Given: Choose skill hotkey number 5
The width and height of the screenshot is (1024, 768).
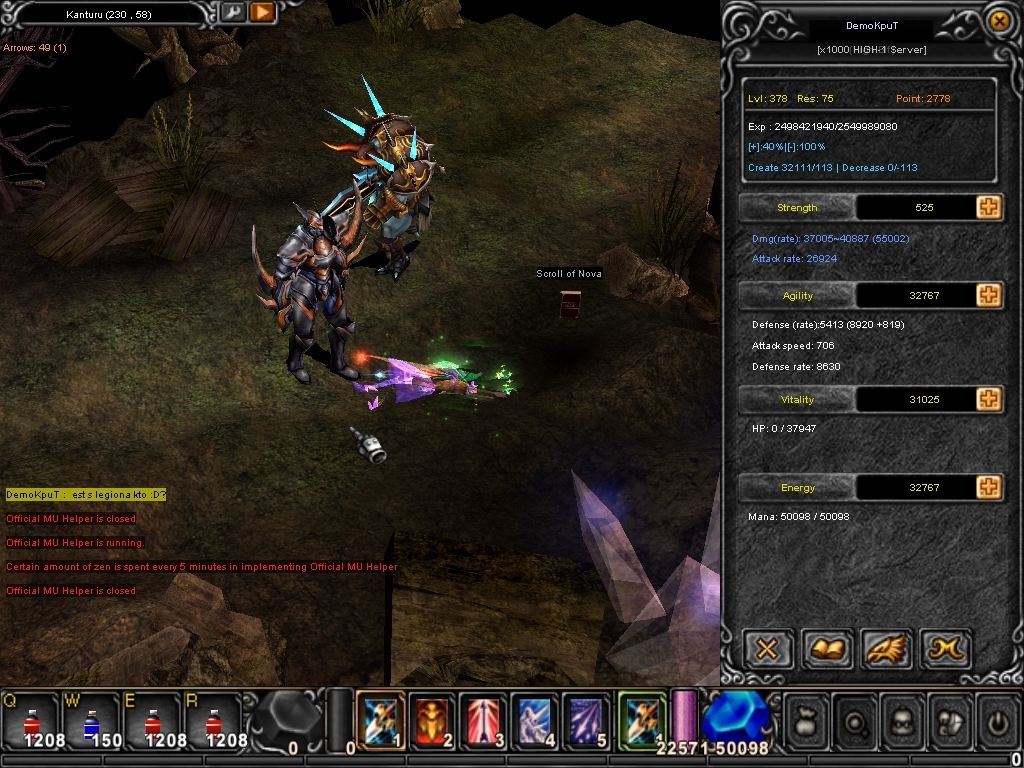Looking at the screenshot, I should tap(587, 720).
